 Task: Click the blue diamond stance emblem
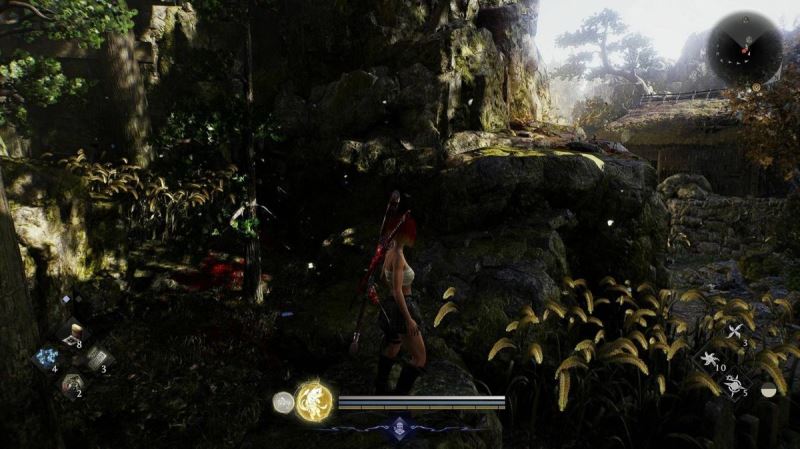coord(400,427)
